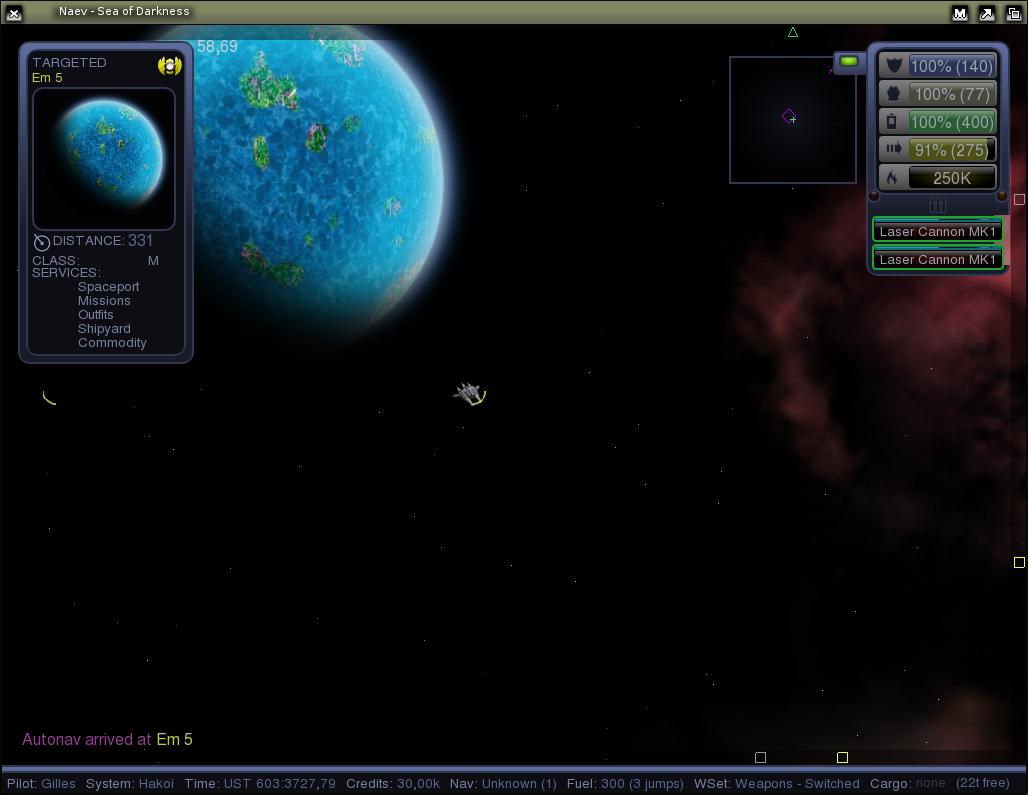The image size is (1028, 795).
Task: Close the Naev window with the X button
Action: [14, 13]
